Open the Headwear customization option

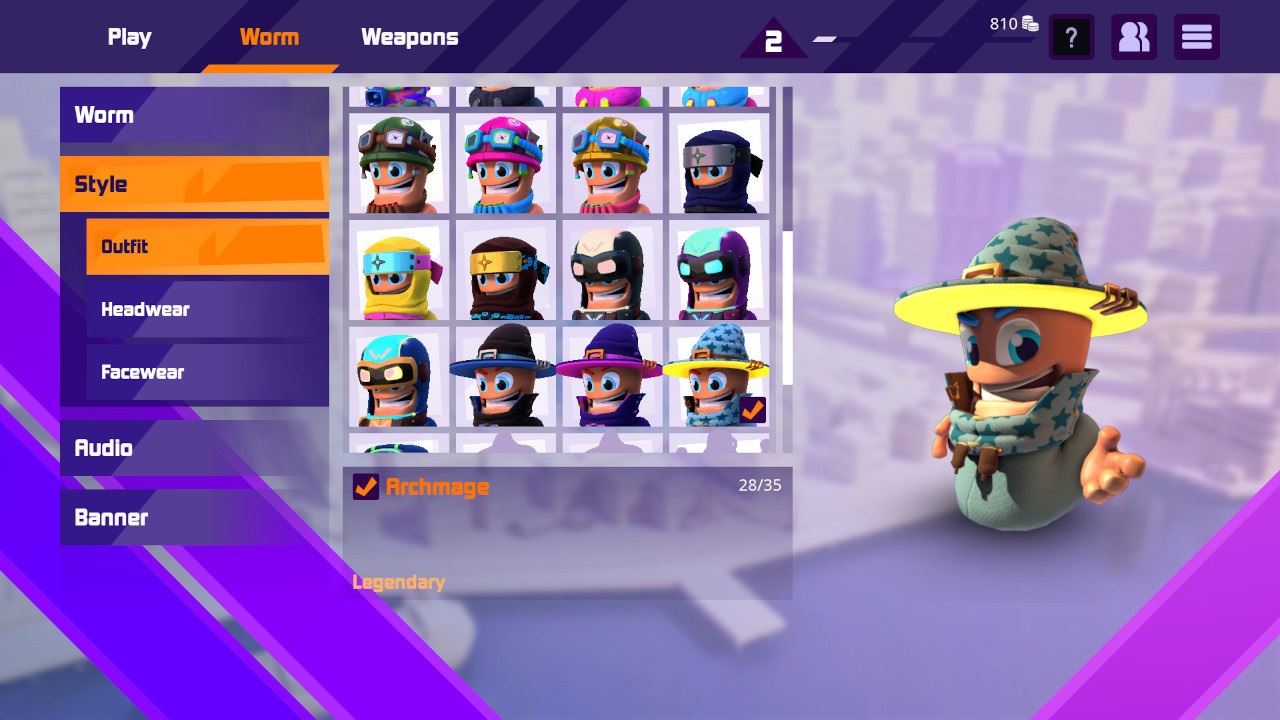click(146, 309)
